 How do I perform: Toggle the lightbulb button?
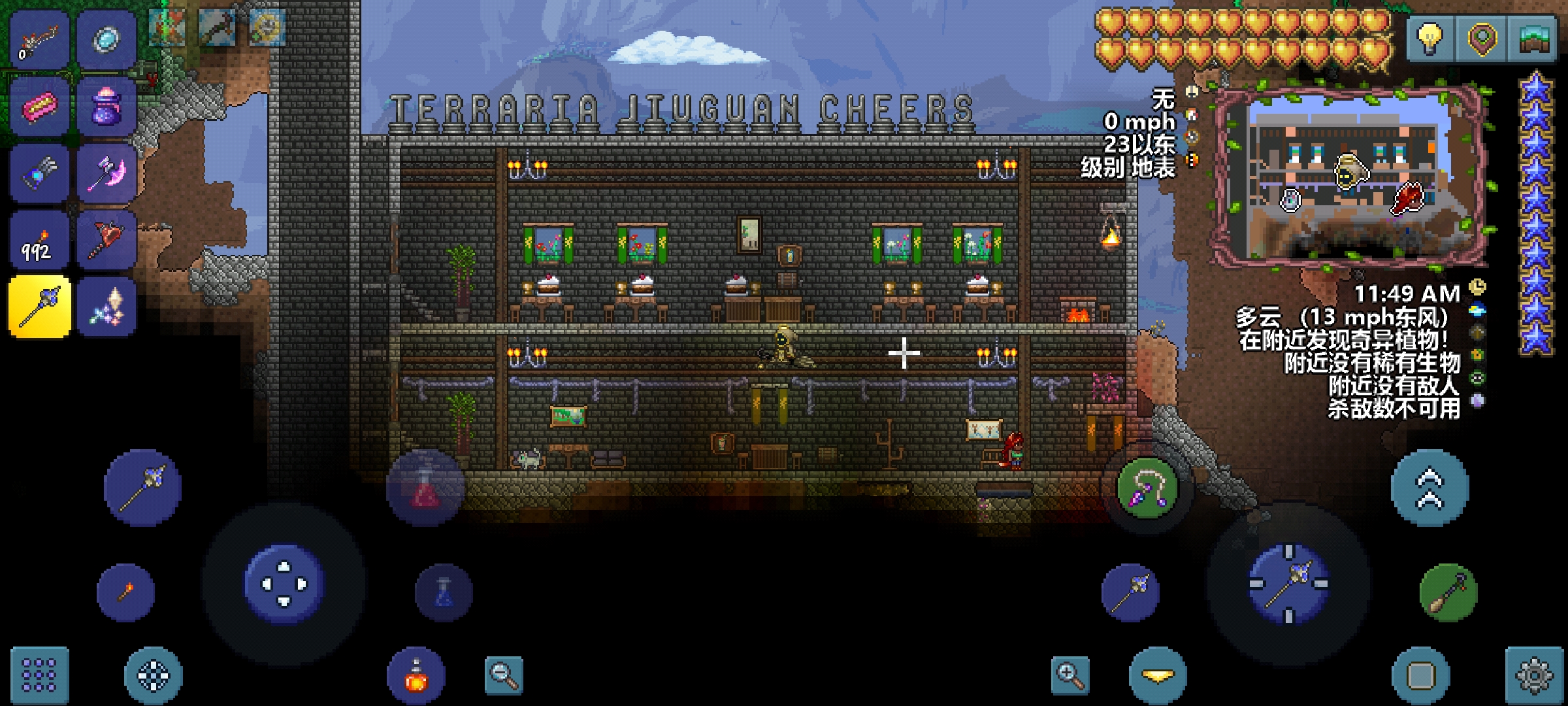click(x=1430, y=38)
